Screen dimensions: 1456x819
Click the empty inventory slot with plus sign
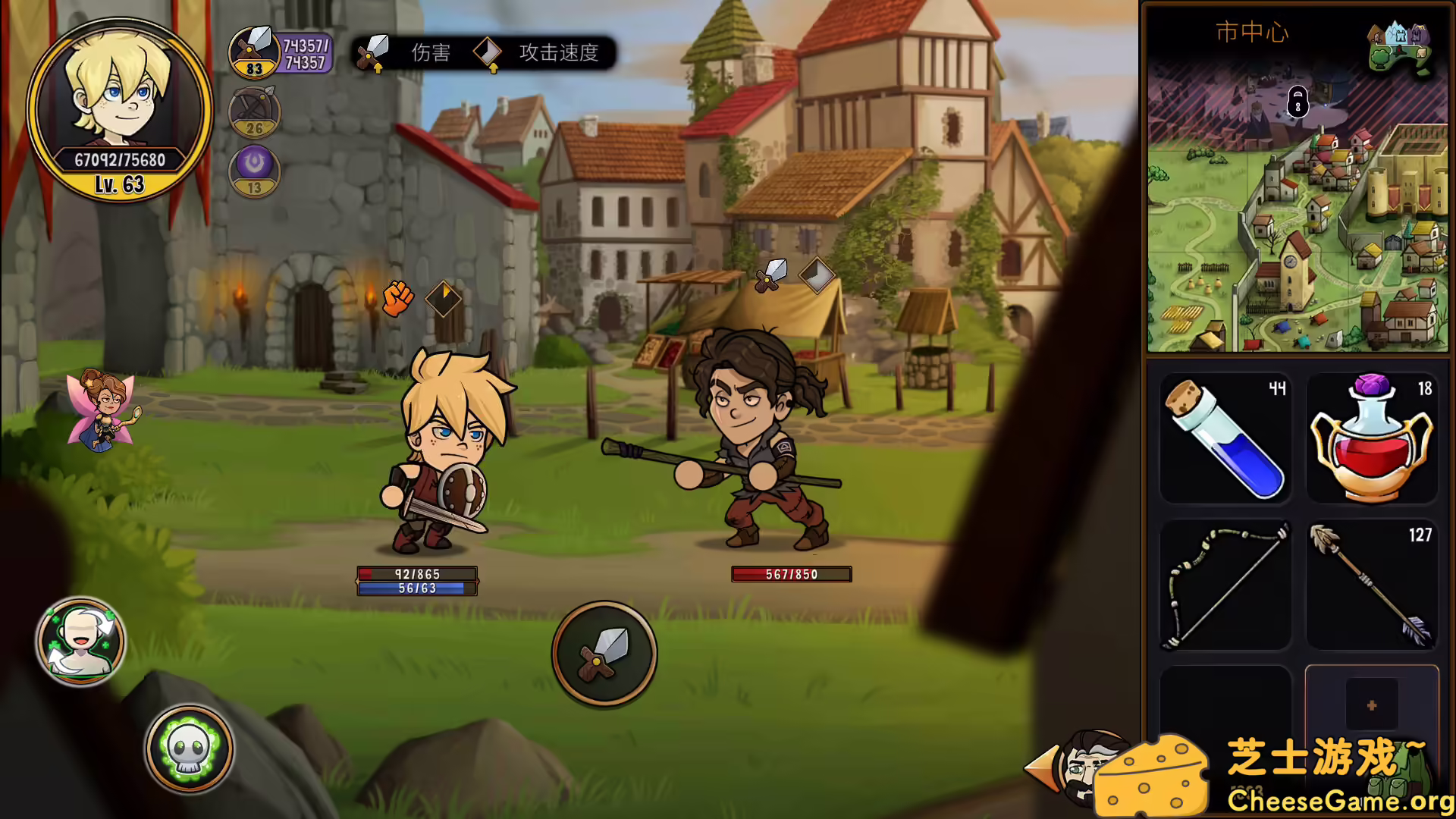[1371, 704]
